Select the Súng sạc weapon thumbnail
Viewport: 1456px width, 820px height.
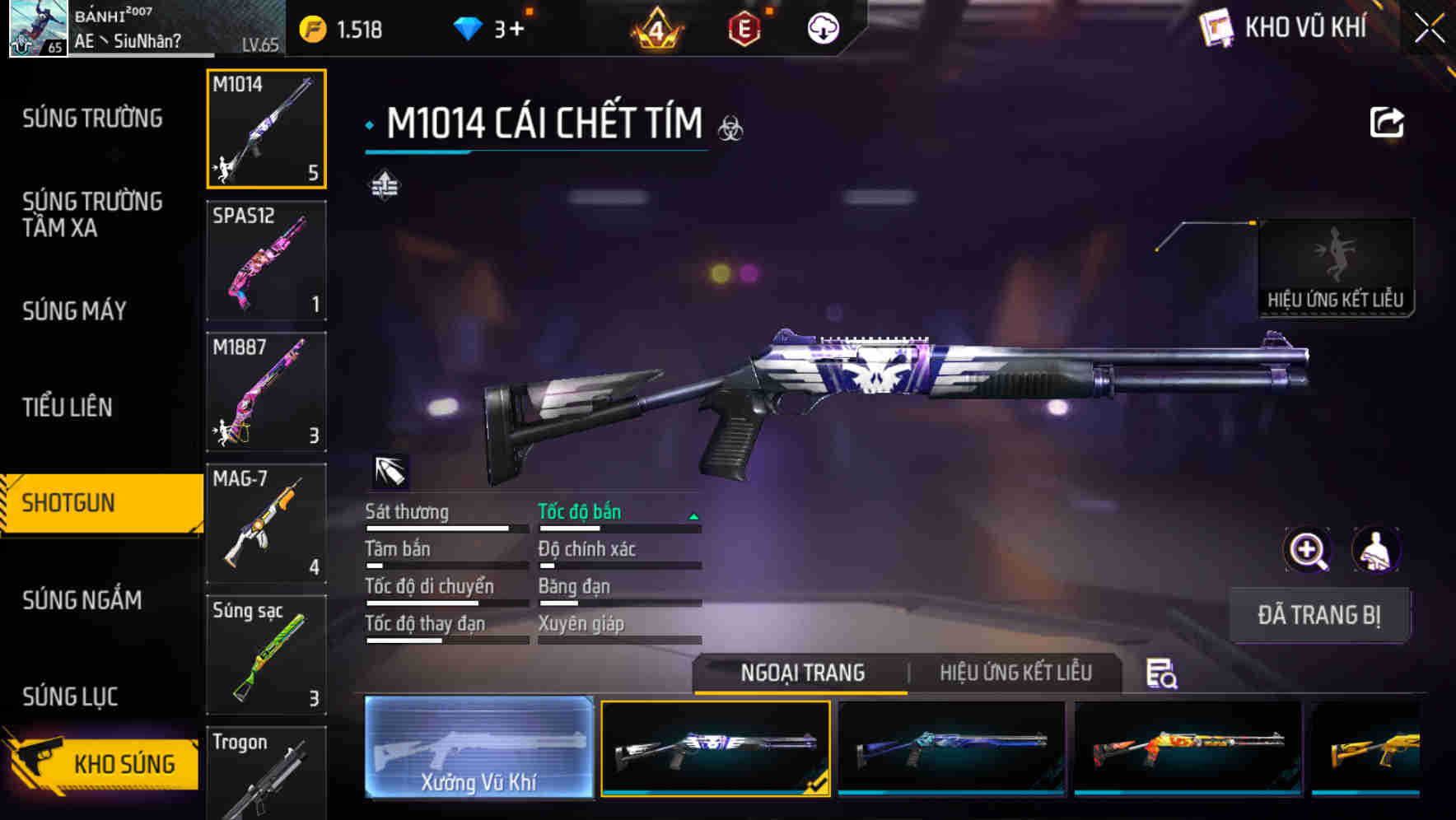click(266, 655)
